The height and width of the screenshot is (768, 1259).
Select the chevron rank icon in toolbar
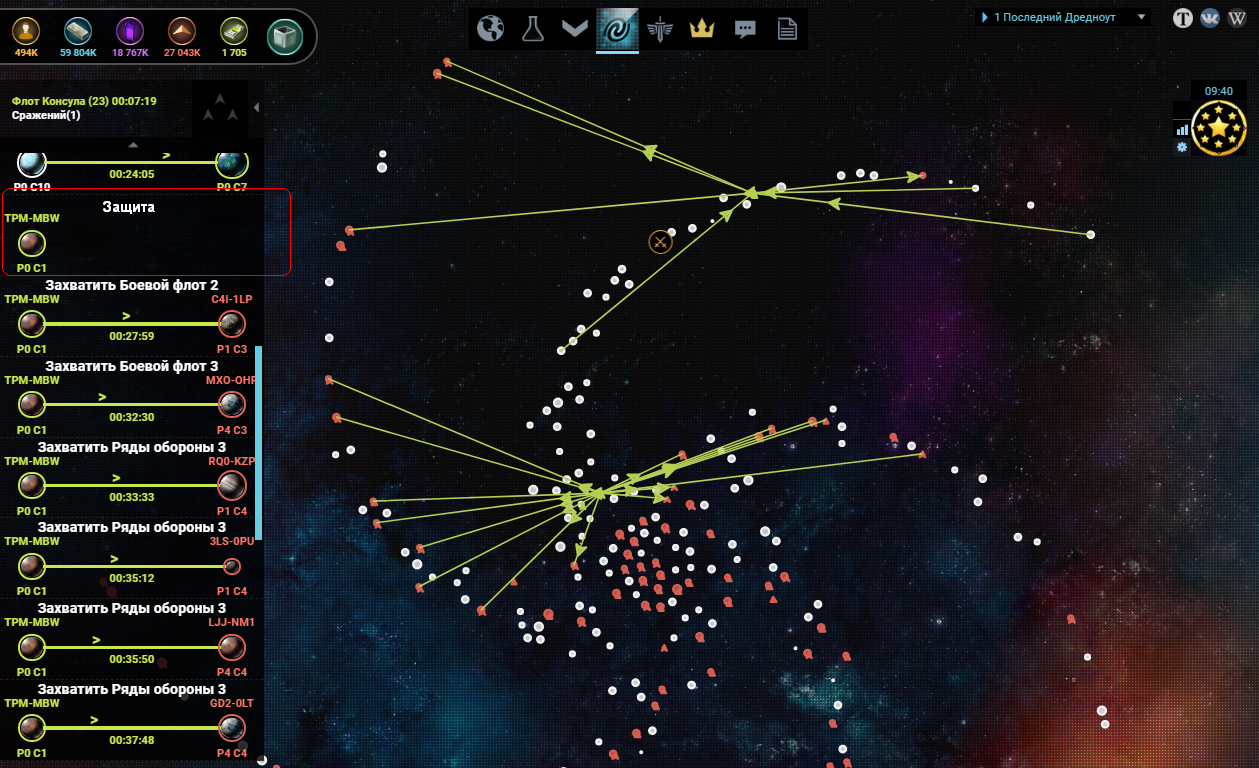[x=574, y=29]
